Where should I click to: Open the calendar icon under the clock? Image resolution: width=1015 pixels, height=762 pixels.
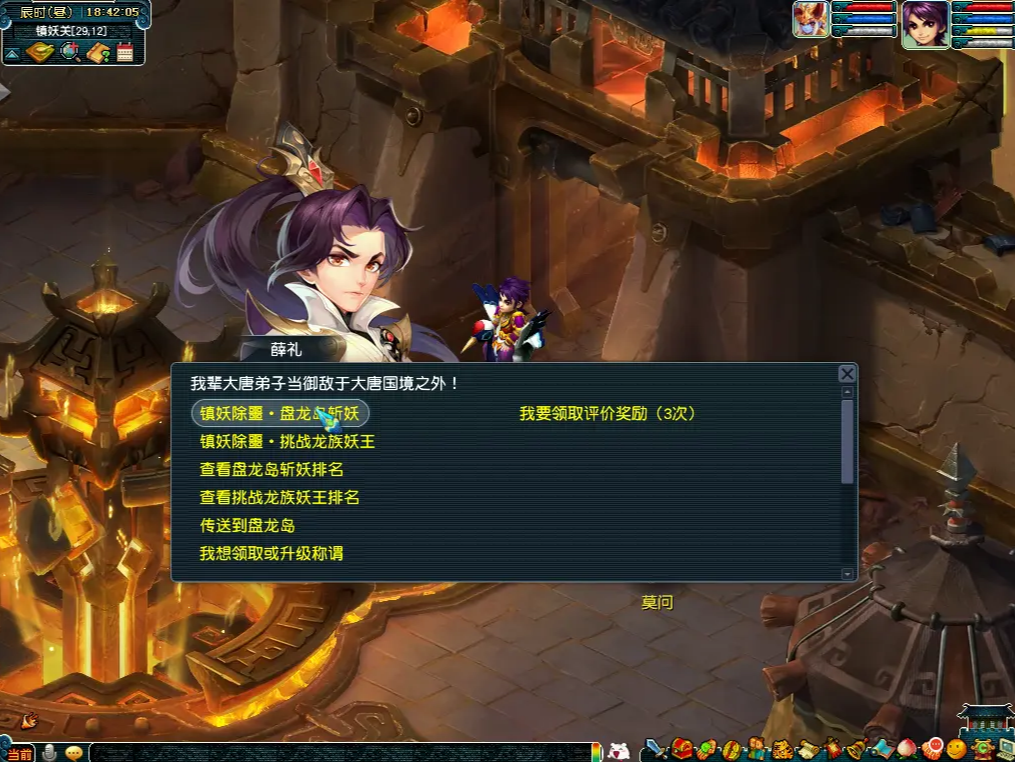point(125,52)
